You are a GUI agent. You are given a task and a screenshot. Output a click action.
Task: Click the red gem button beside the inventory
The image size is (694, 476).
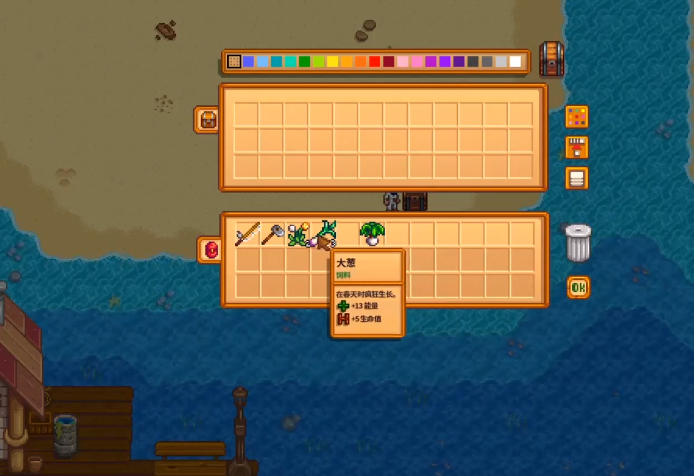pos(210,250)
